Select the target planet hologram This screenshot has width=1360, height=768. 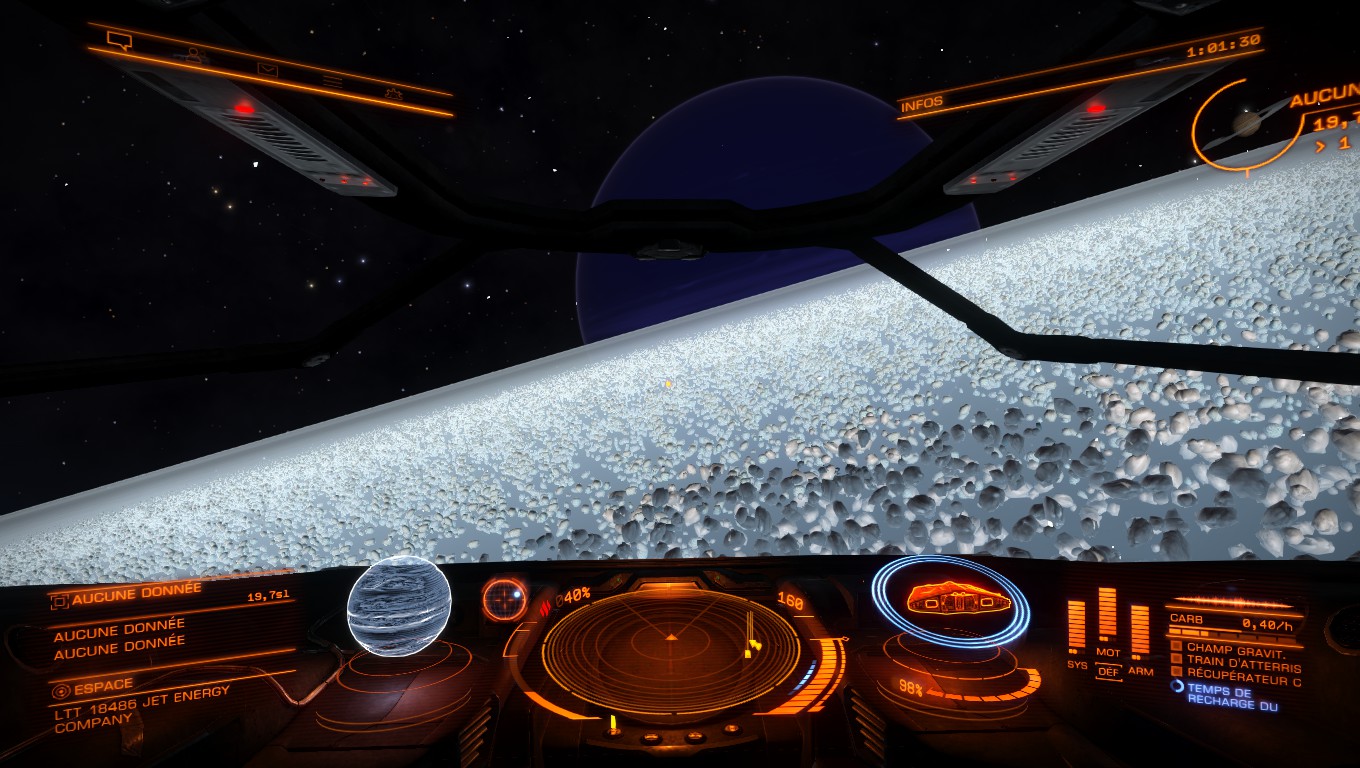[398, 606]
